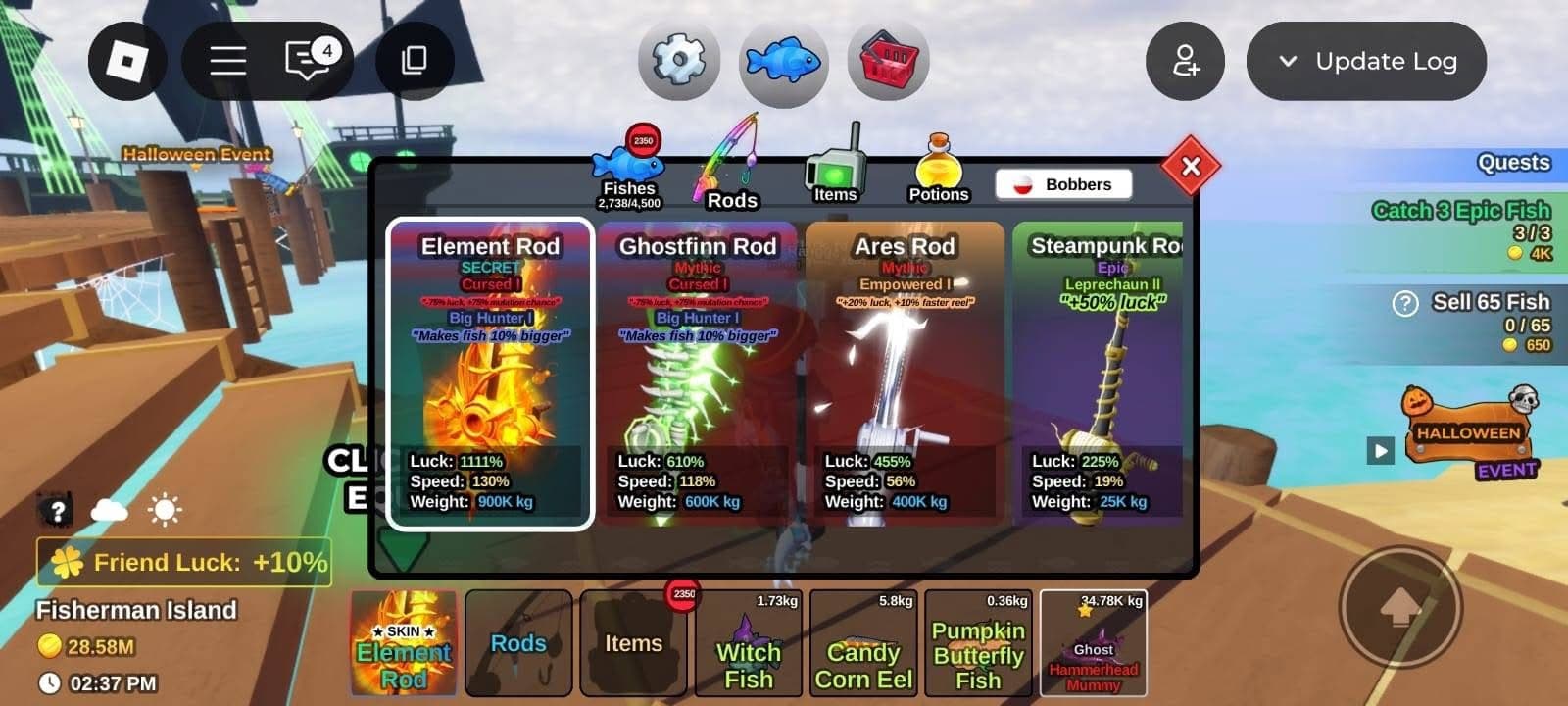
Task: Close the rods inventory window
Action: 1191,167
